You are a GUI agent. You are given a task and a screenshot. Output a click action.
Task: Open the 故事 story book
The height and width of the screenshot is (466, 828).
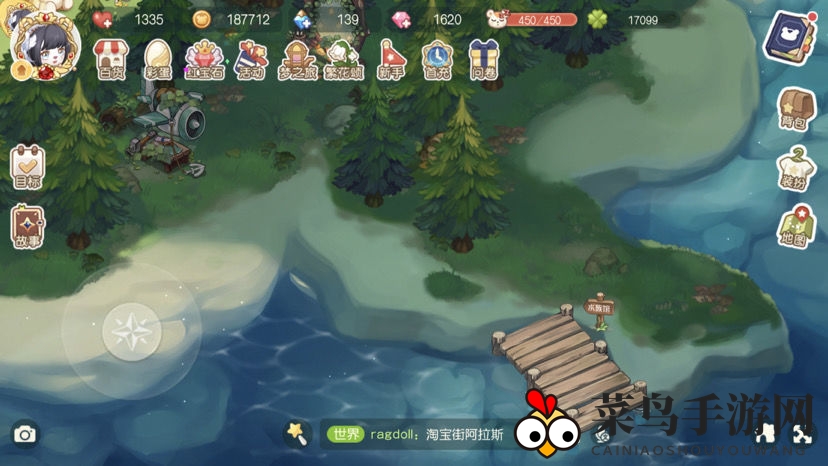(x=27, y=226)
